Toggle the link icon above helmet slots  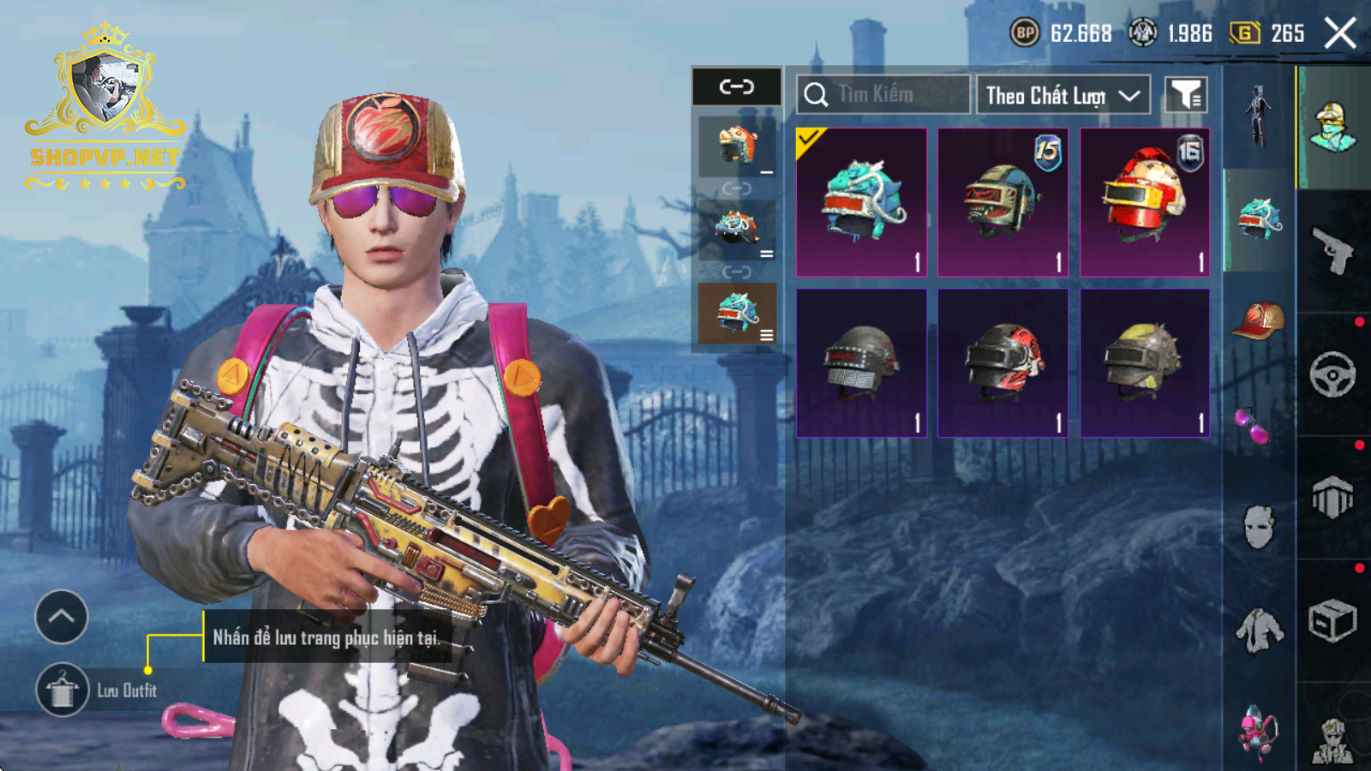click(736, 87)
